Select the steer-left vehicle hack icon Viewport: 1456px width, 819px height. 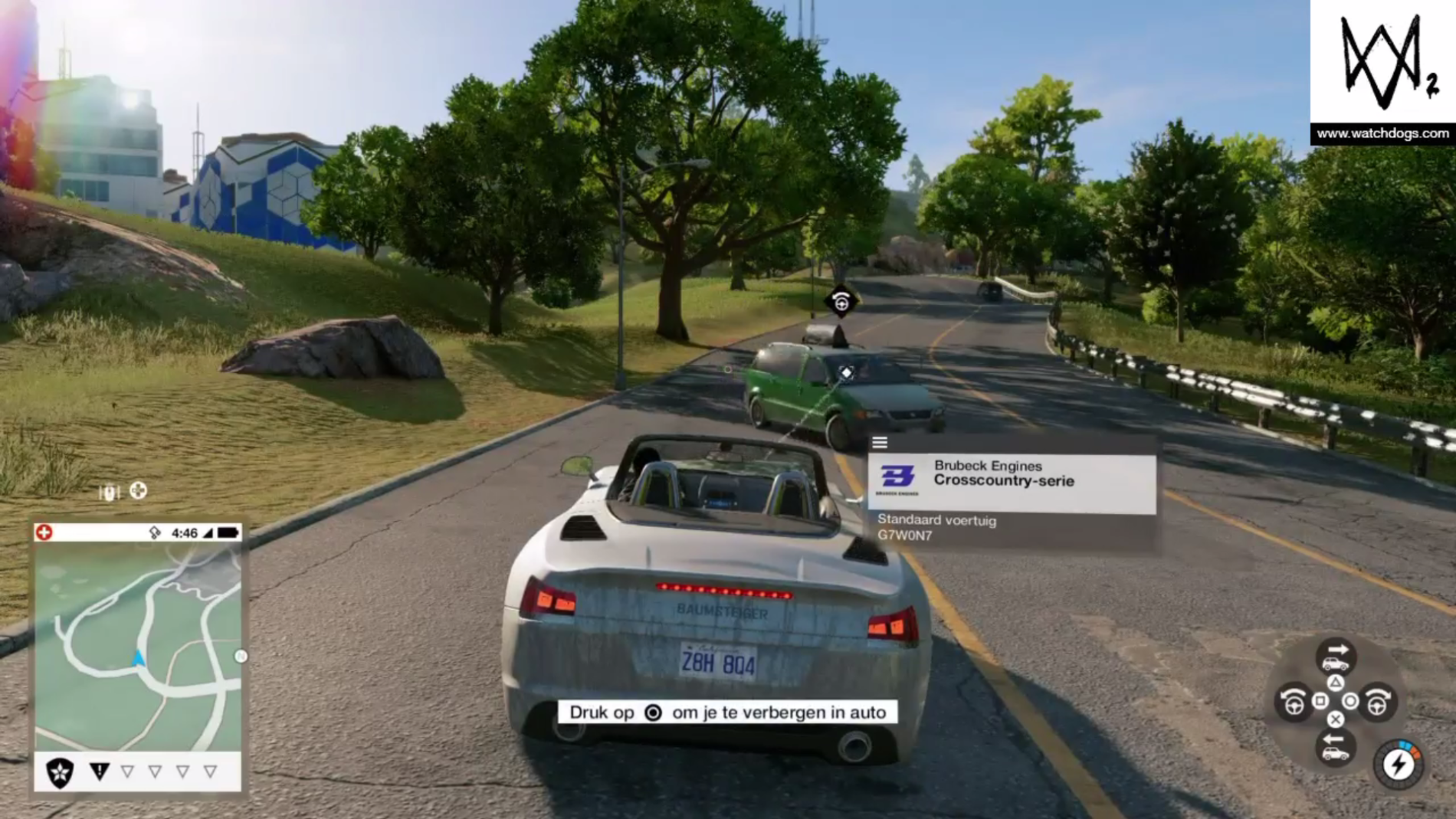[1294, 703]
